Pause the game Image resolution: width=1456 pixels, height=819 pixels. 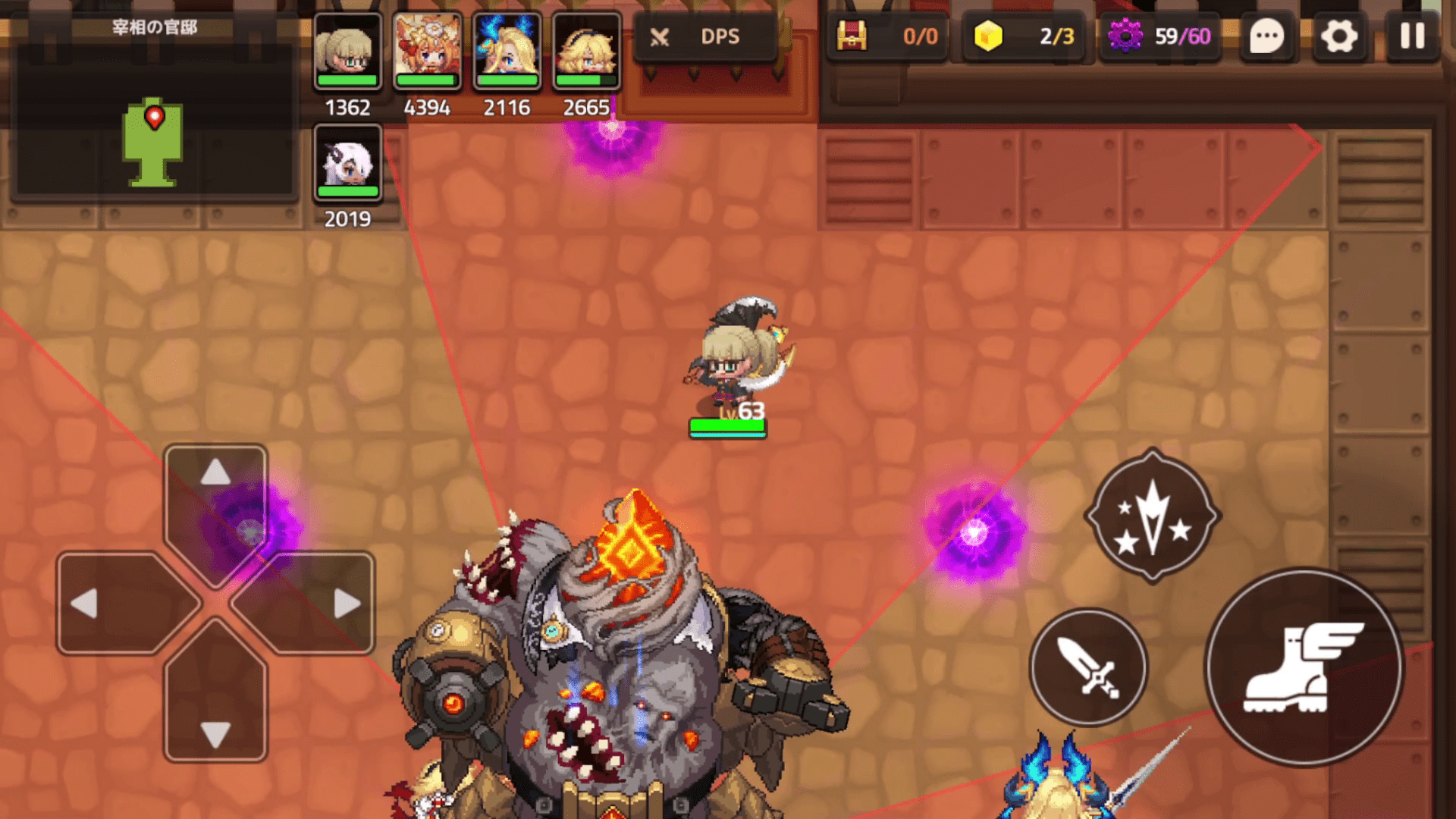(1412, 36)
